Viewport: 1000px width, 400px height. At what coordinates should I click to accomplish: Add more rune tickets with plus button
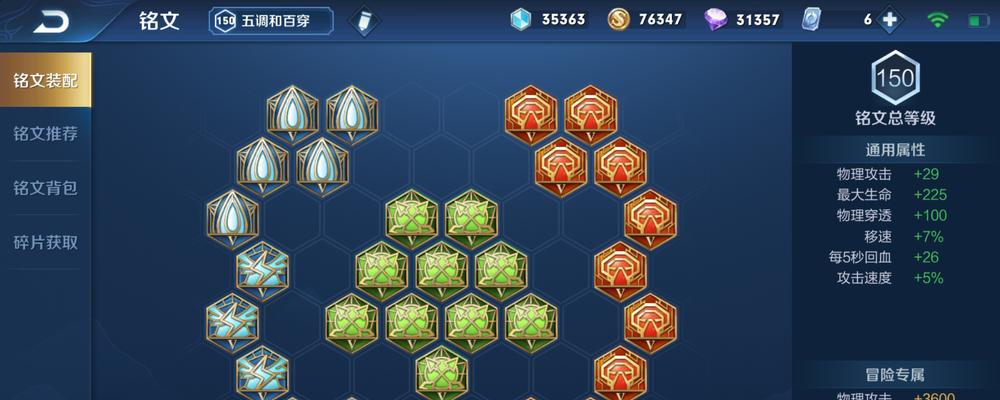[888, 20]
